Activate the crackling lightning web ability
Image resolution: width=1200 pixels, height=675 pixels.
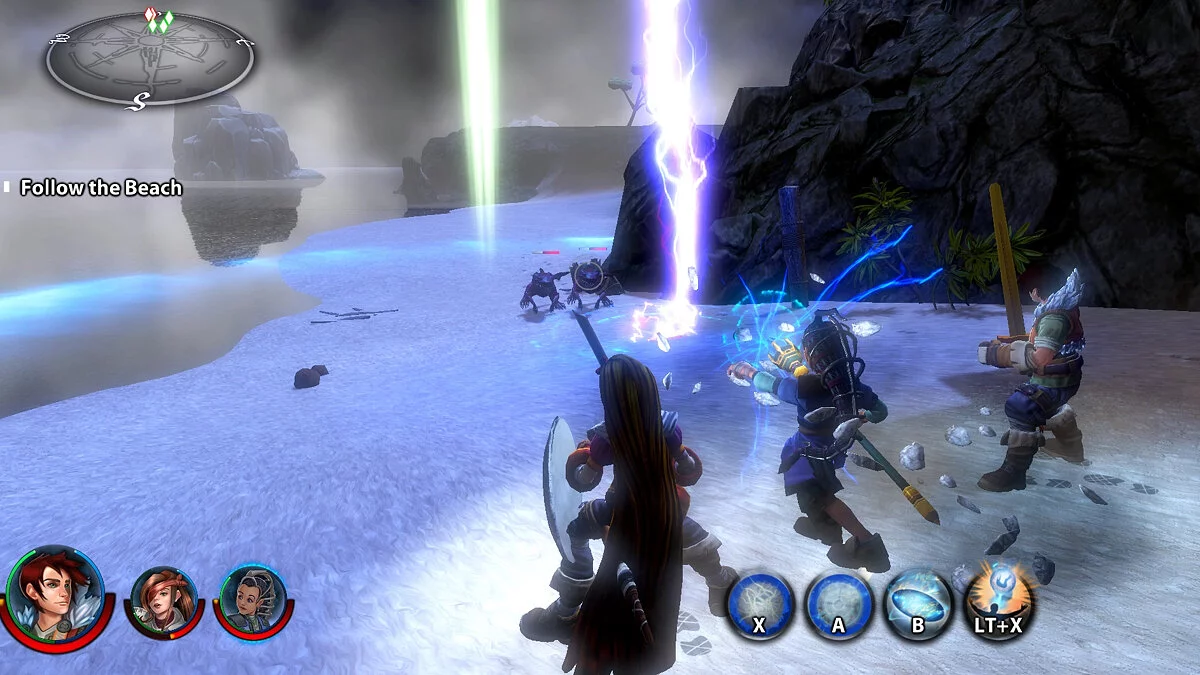click(x=760, y=603)
